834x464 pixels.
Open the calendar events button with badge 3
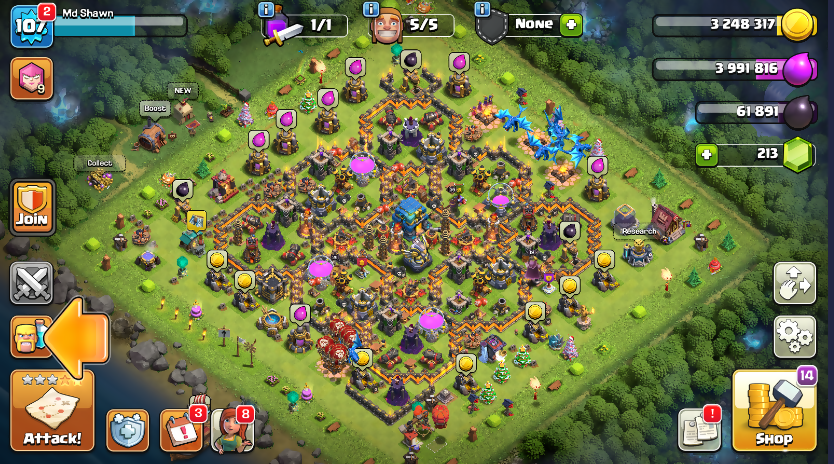(181, 430)
